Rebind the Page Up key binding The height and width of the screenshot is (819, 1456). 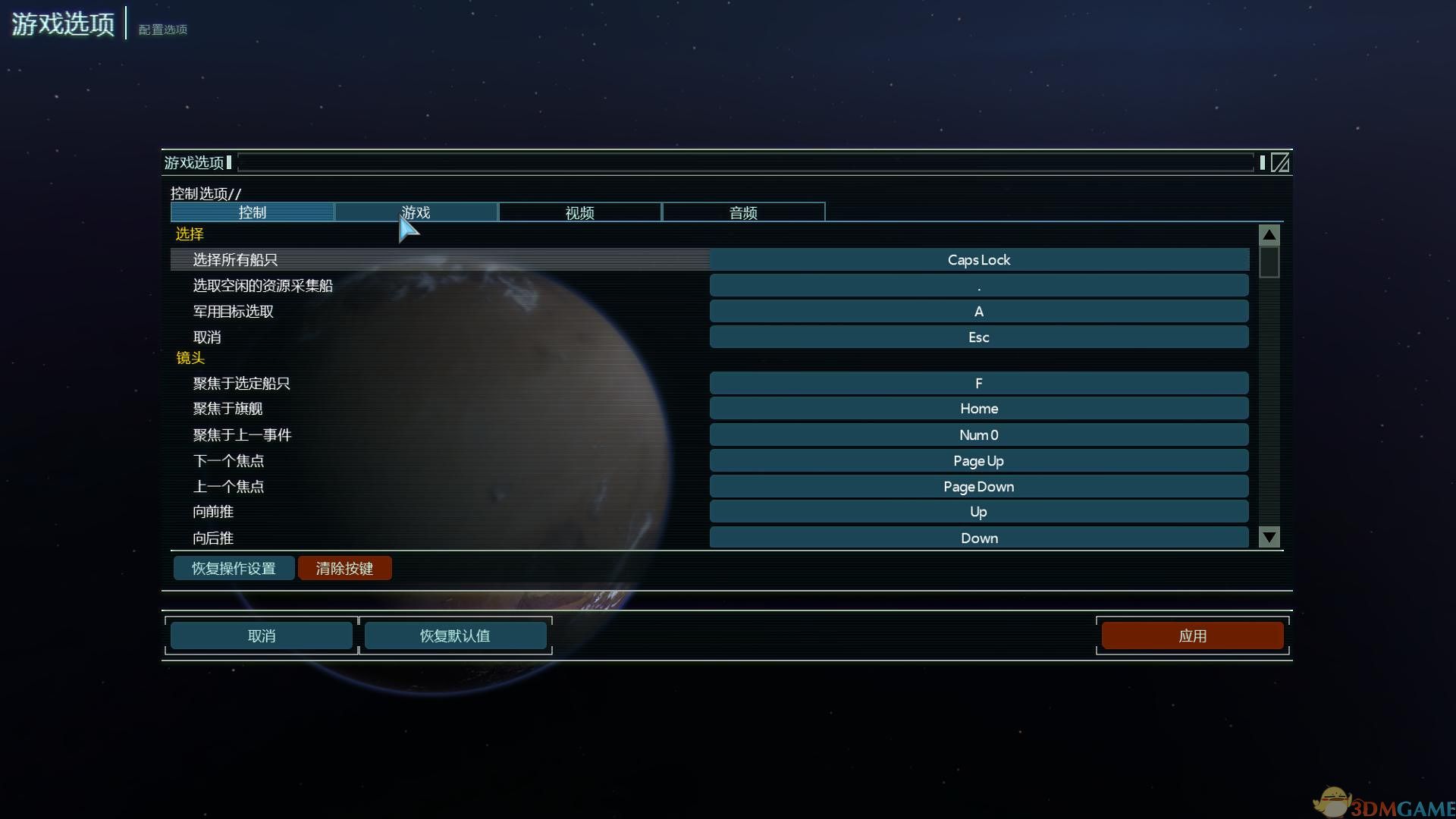coord(978,461)
